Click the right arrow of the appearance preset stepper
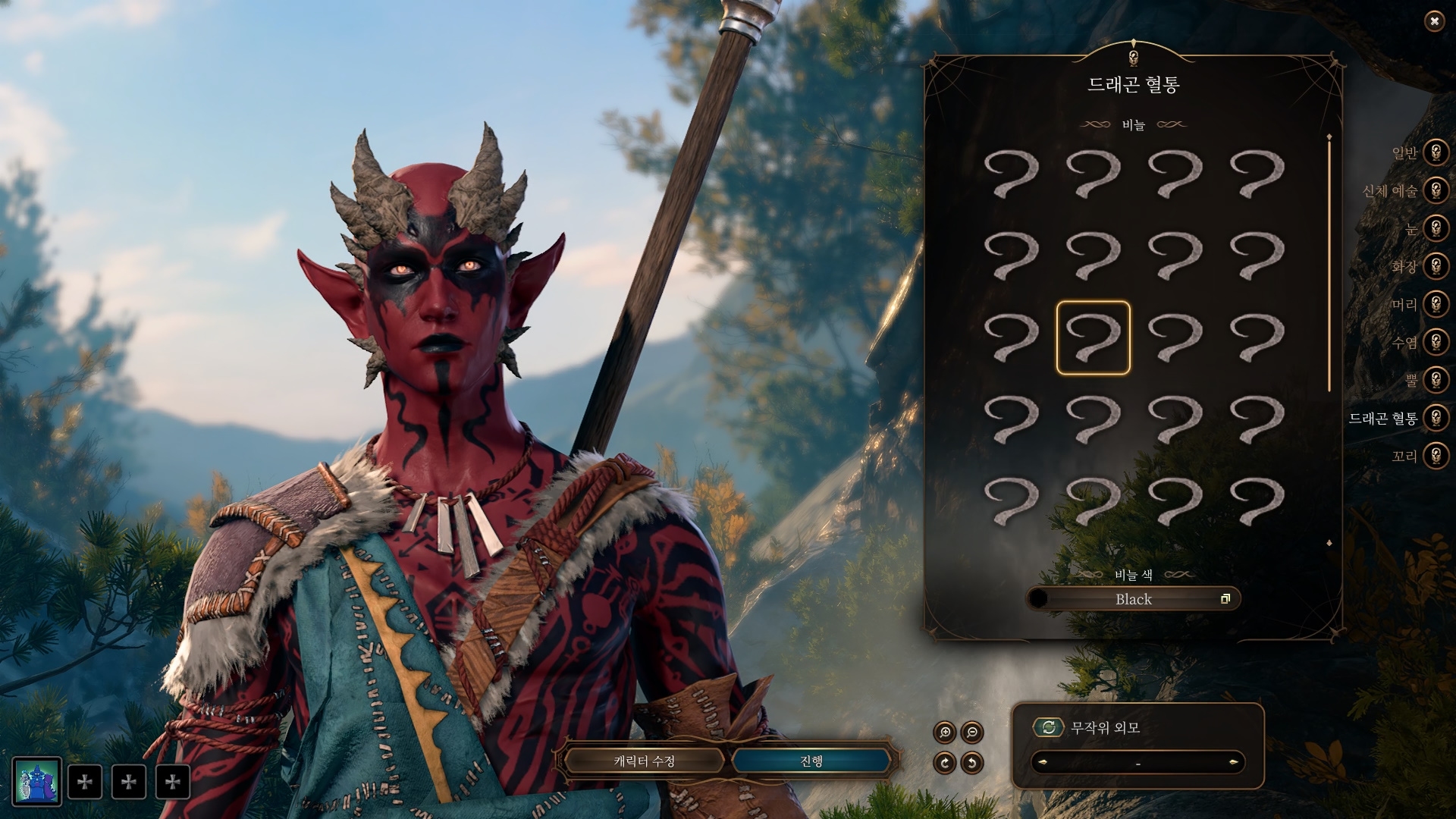Image resolution: width=1456 pixels, height=819 pixels. click(x=1233, y=762)
